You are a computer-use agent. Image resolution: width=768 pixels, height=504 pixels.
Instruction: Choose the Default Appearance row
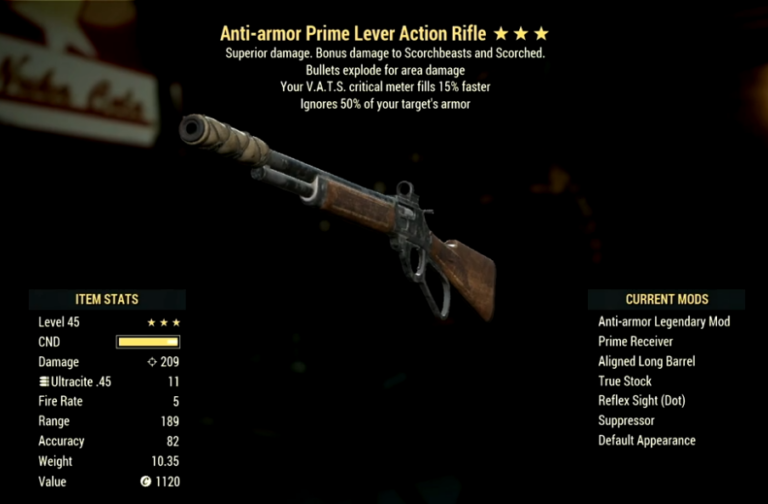click(646, 441)
